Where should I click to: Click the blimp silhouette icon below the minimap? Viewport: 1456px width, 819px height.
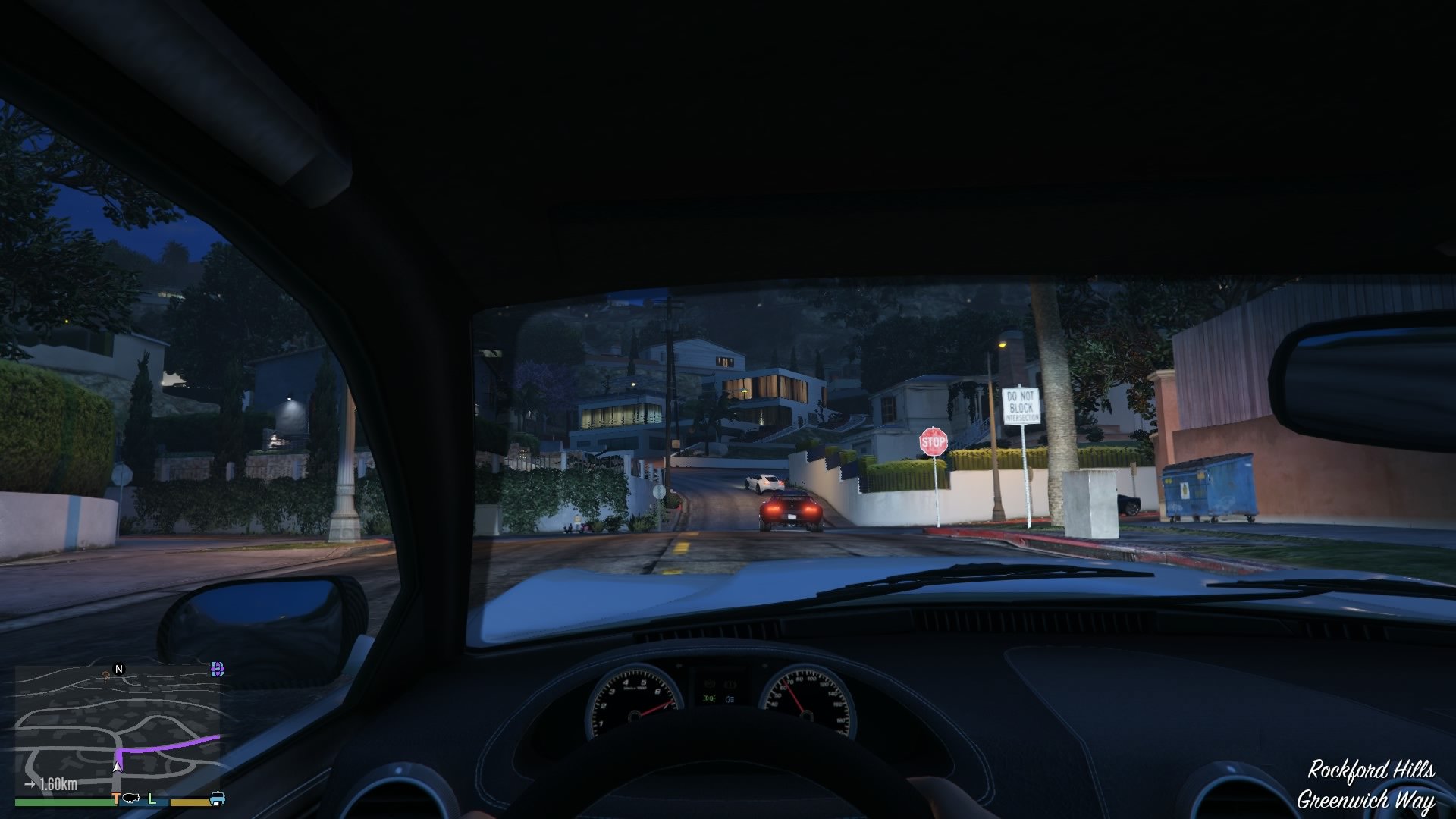click(131, 797)
